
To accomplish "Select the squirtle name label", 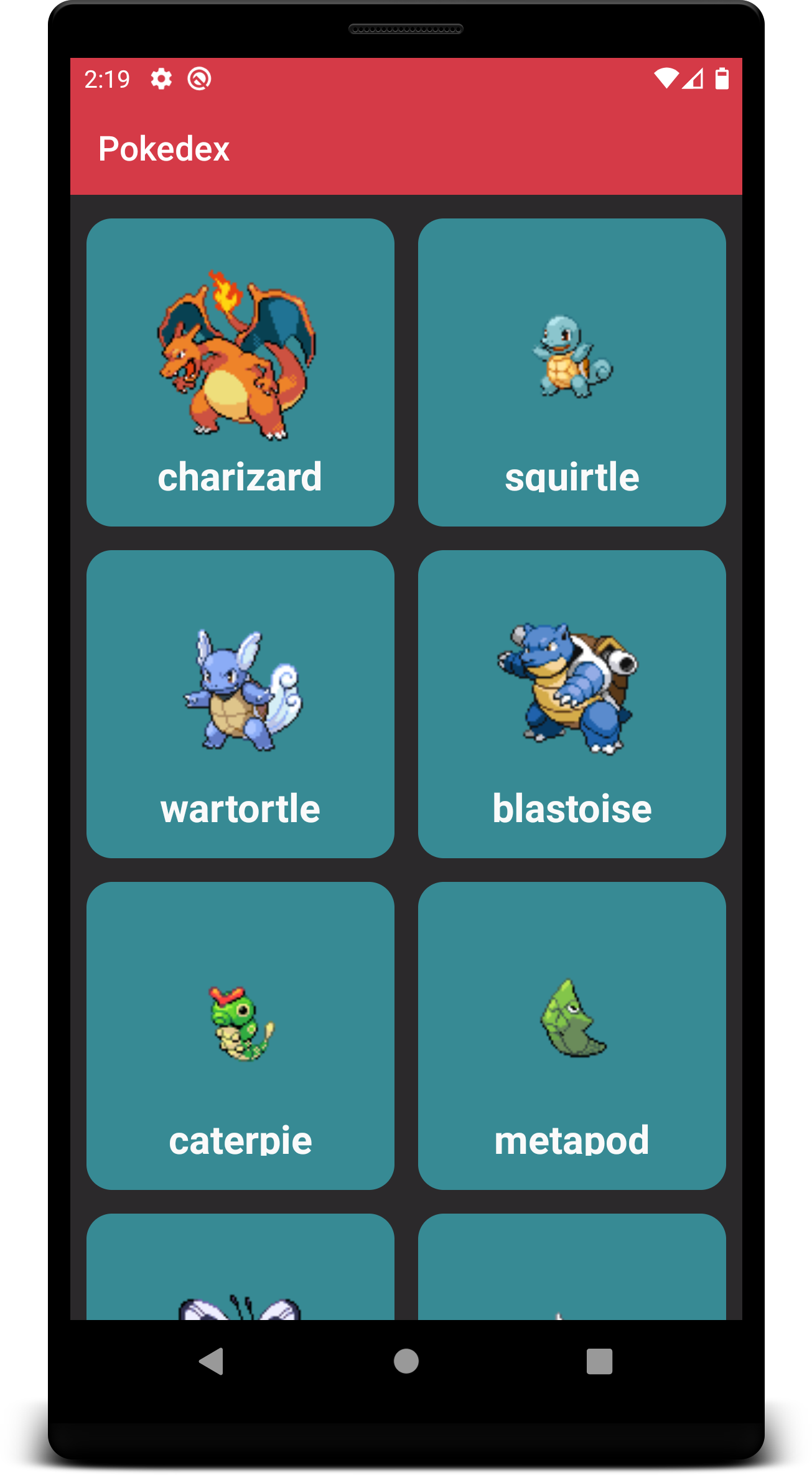I will (x=572, y=476).
